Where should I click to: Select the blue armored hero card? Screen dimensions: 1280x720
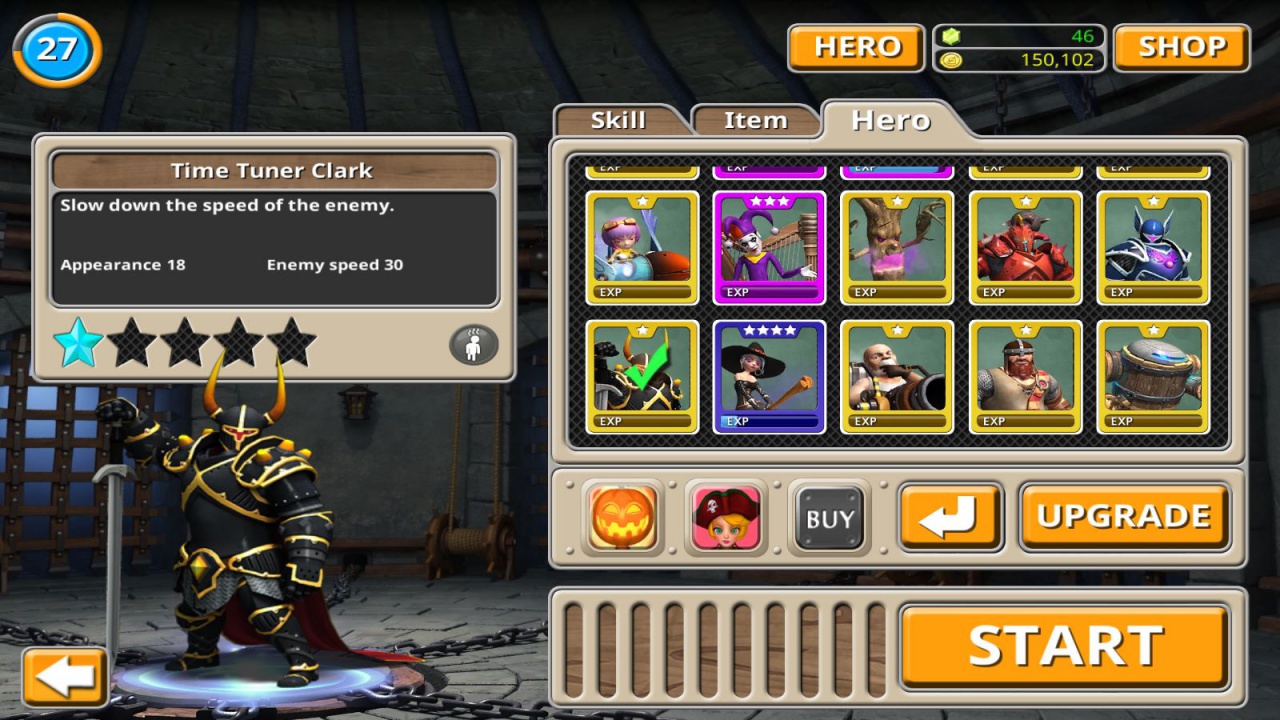[1153, 243]
